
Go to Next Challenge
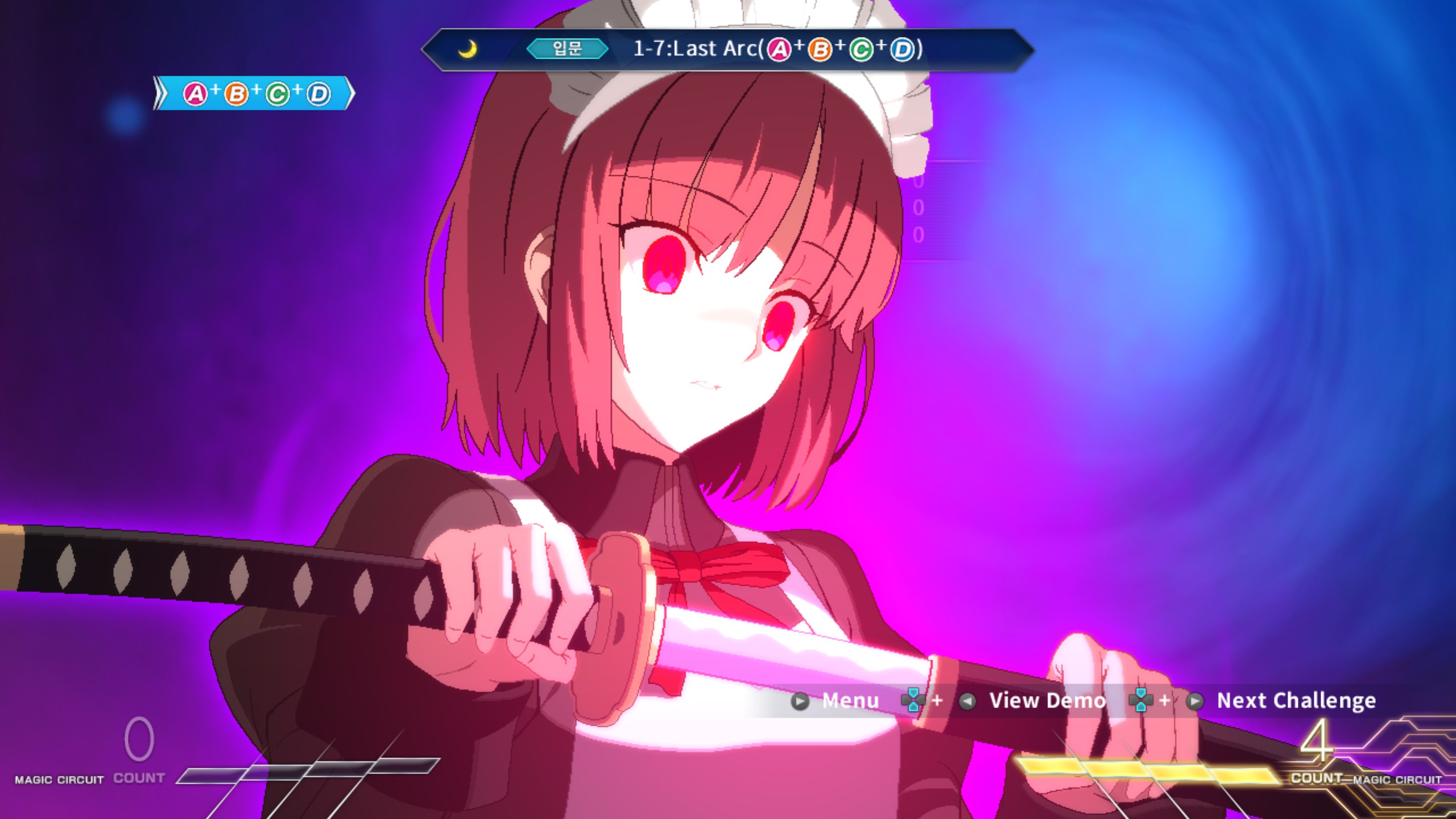(x=1296, y=701)
